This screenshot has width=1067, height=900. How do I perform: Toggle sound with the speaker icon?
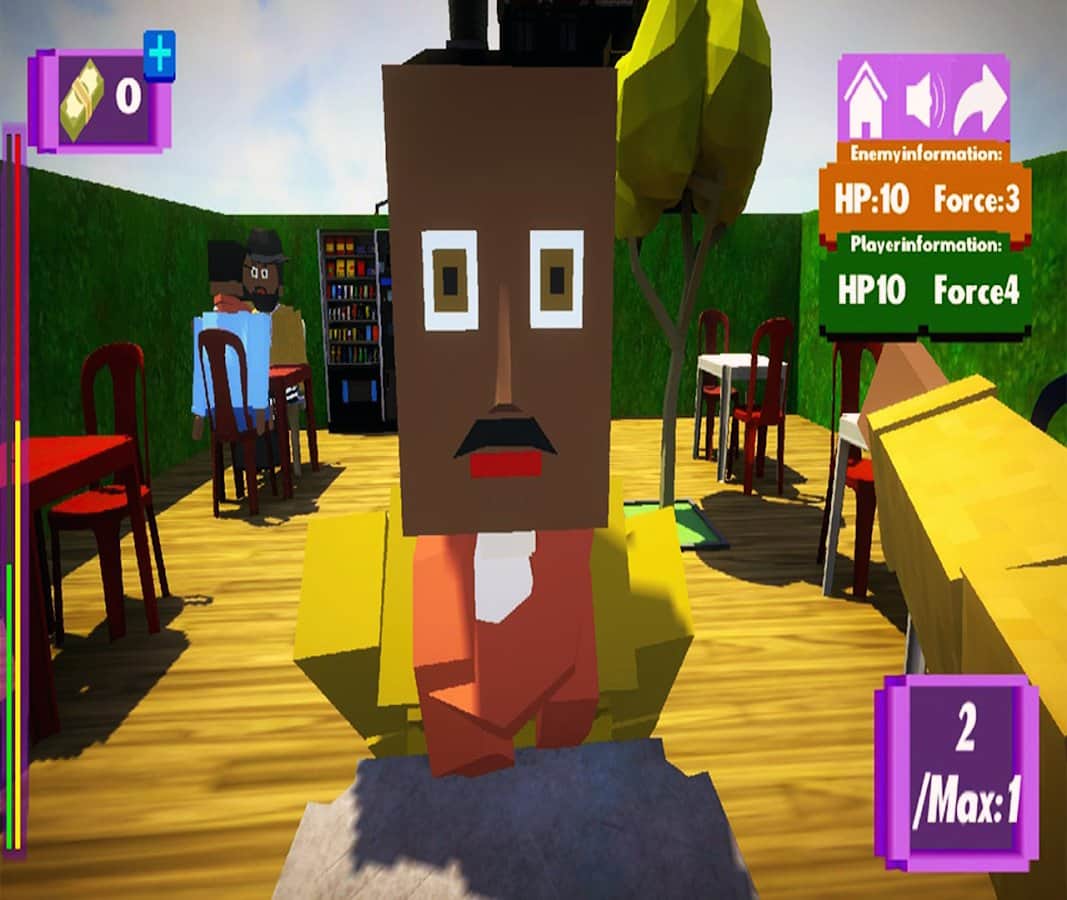click(925, 100)
